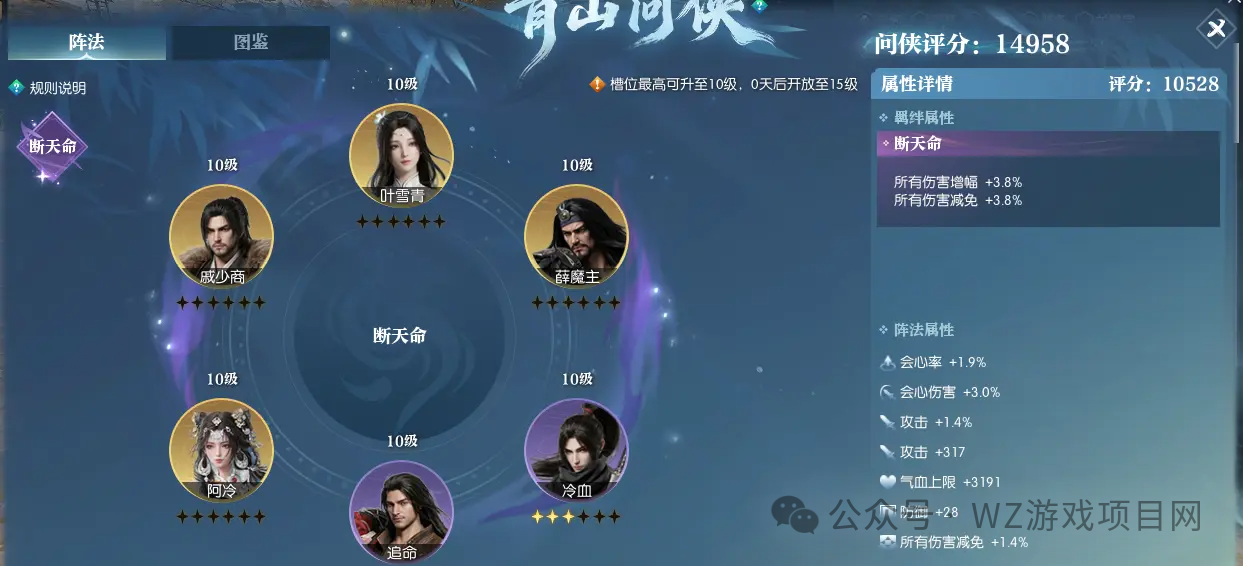The height and width of the screenshot is (566, 1243).
Task: Close the 问侠 formation window
Action: (1216, 30)
